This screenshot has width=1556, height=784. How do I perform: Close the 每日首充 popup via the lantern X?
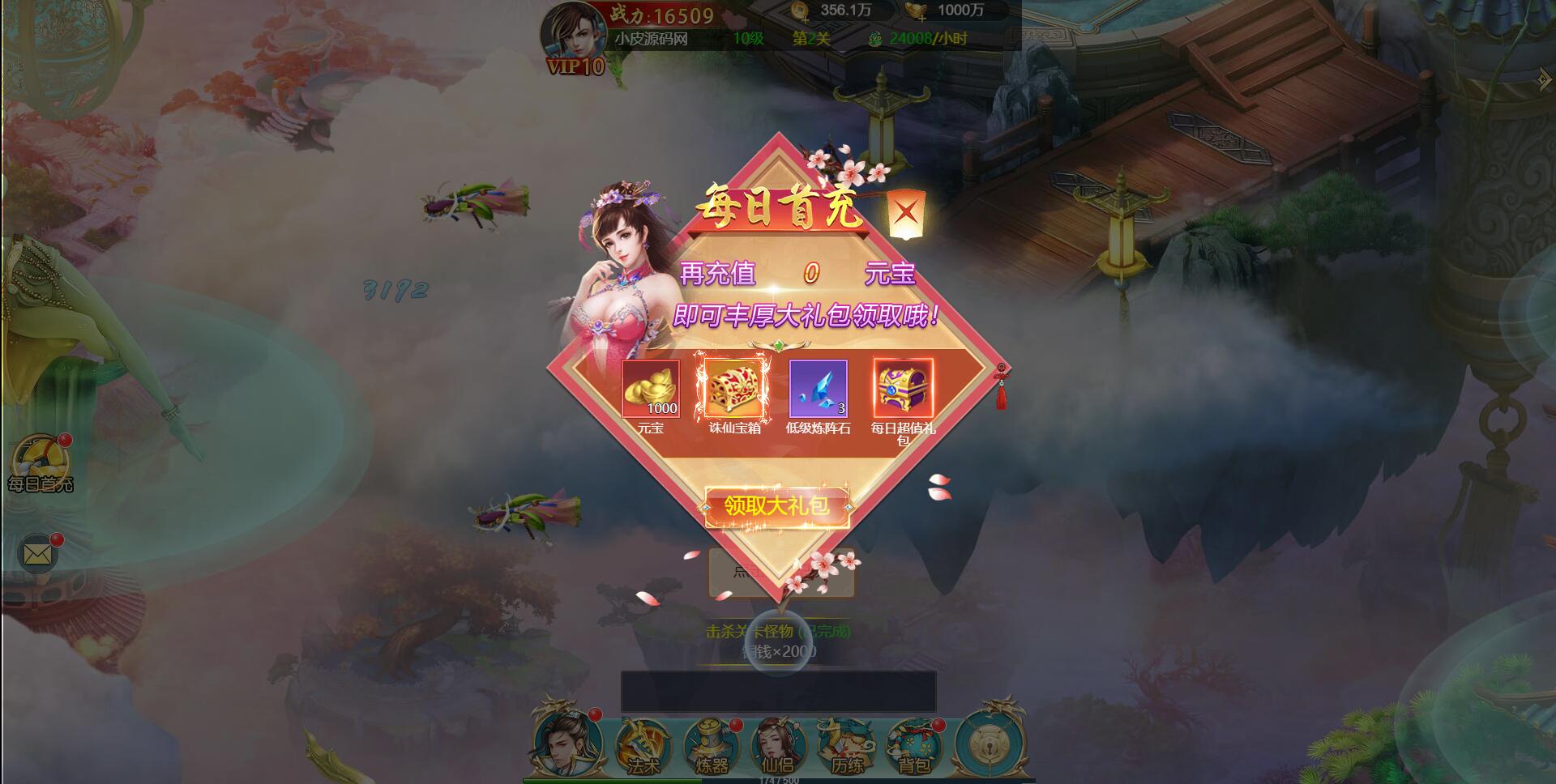908,212
